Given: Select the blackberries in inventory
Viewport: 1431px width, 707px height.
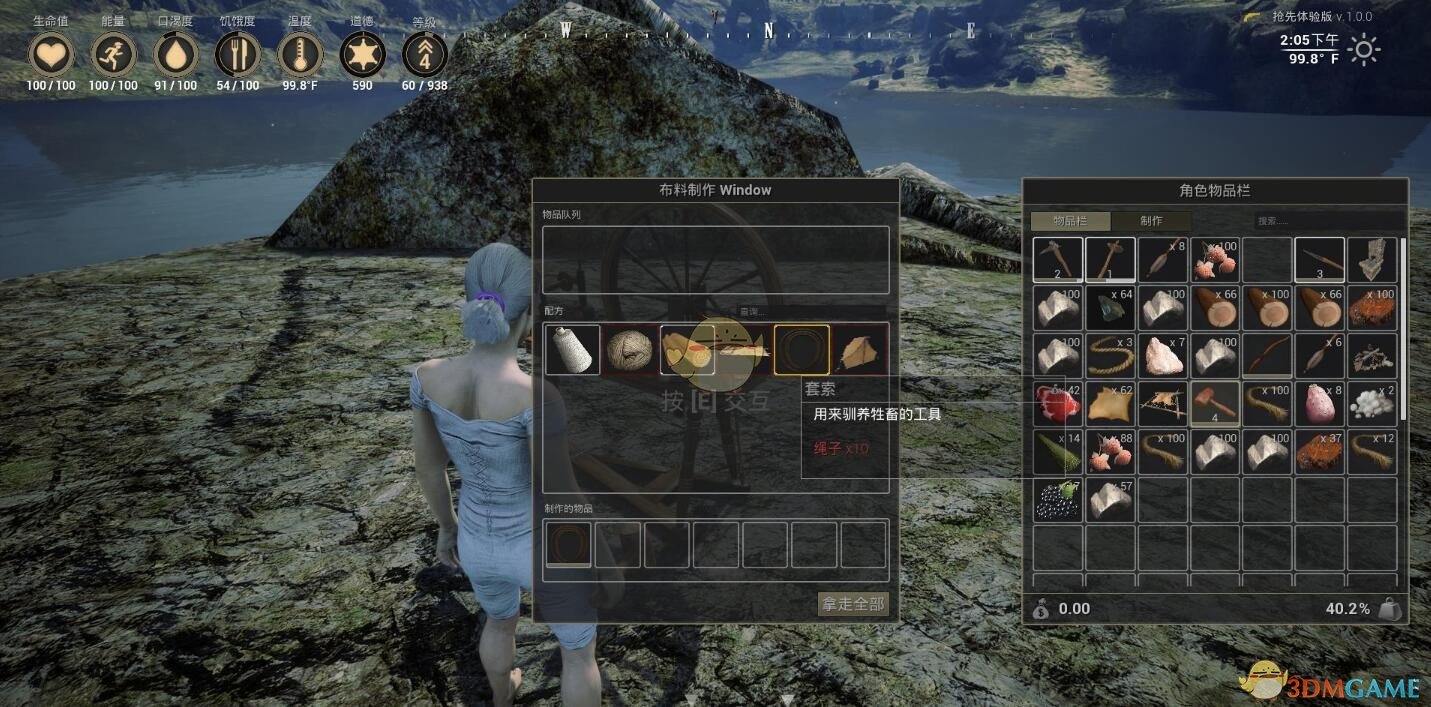Looking at the screenshot, I should [x=1057, y=500].
